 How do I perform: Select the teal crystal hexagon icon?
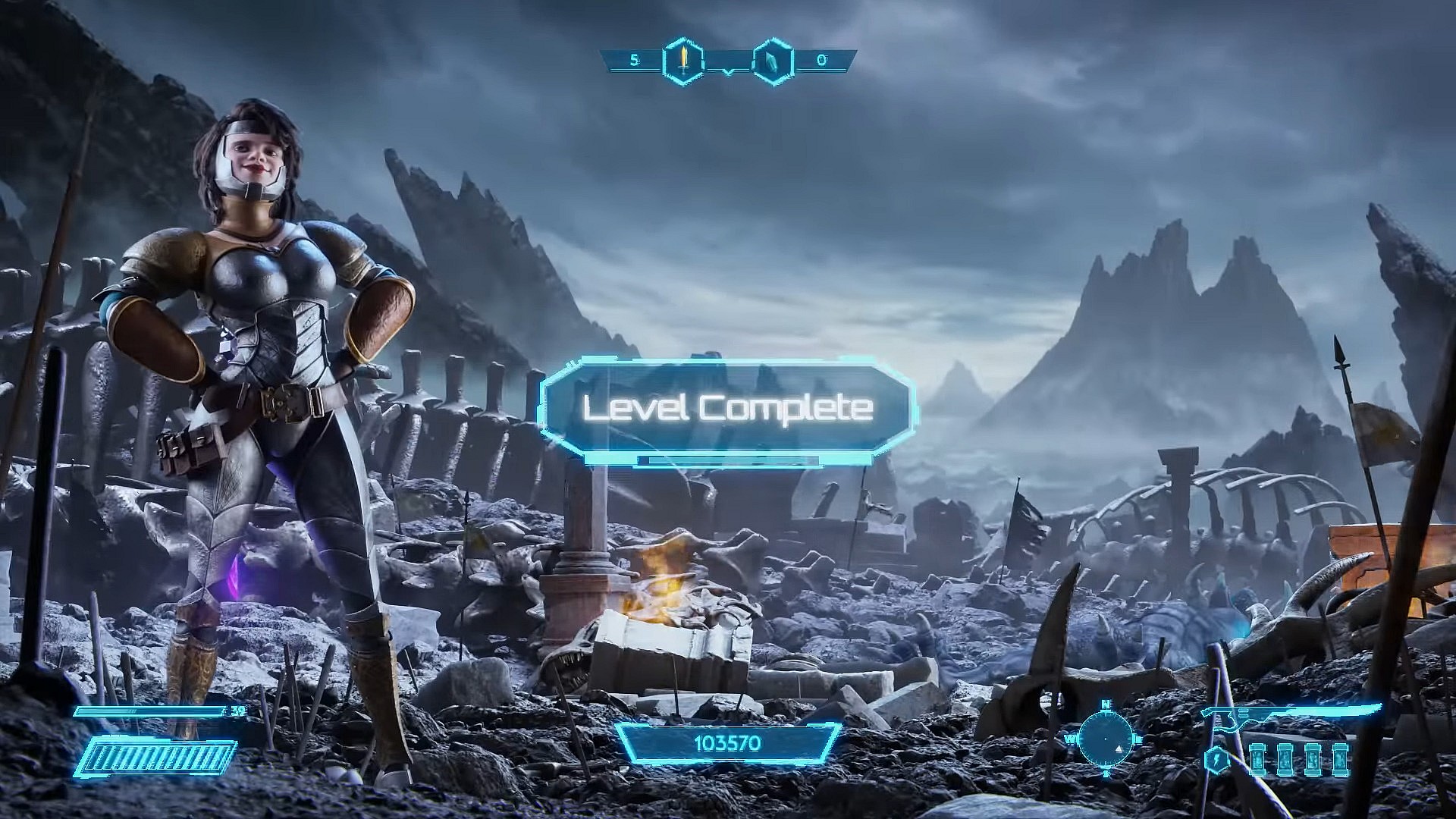coord(773,60)
